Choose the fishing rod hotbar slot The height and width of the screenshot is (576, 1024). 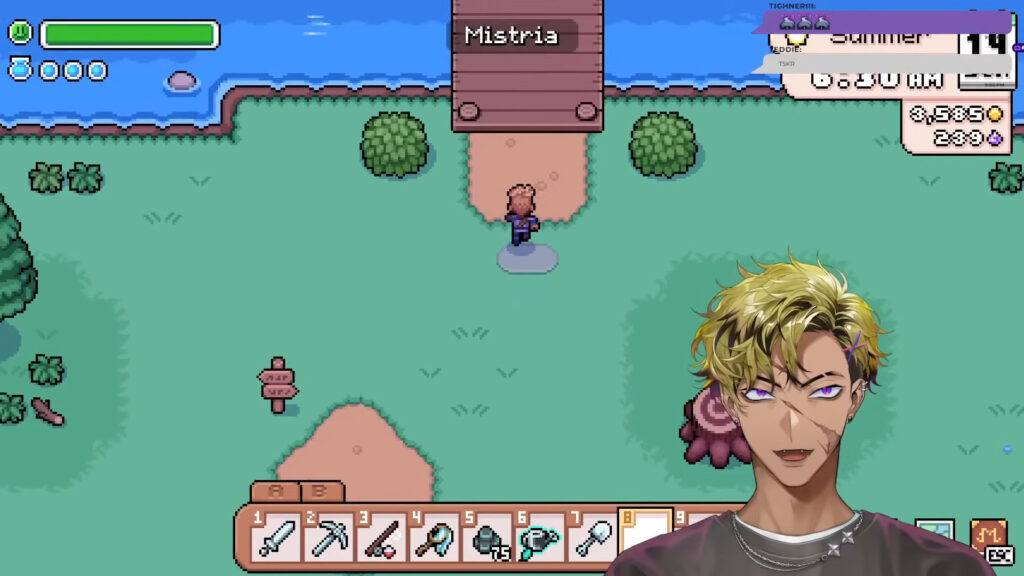tap(380, 539)
